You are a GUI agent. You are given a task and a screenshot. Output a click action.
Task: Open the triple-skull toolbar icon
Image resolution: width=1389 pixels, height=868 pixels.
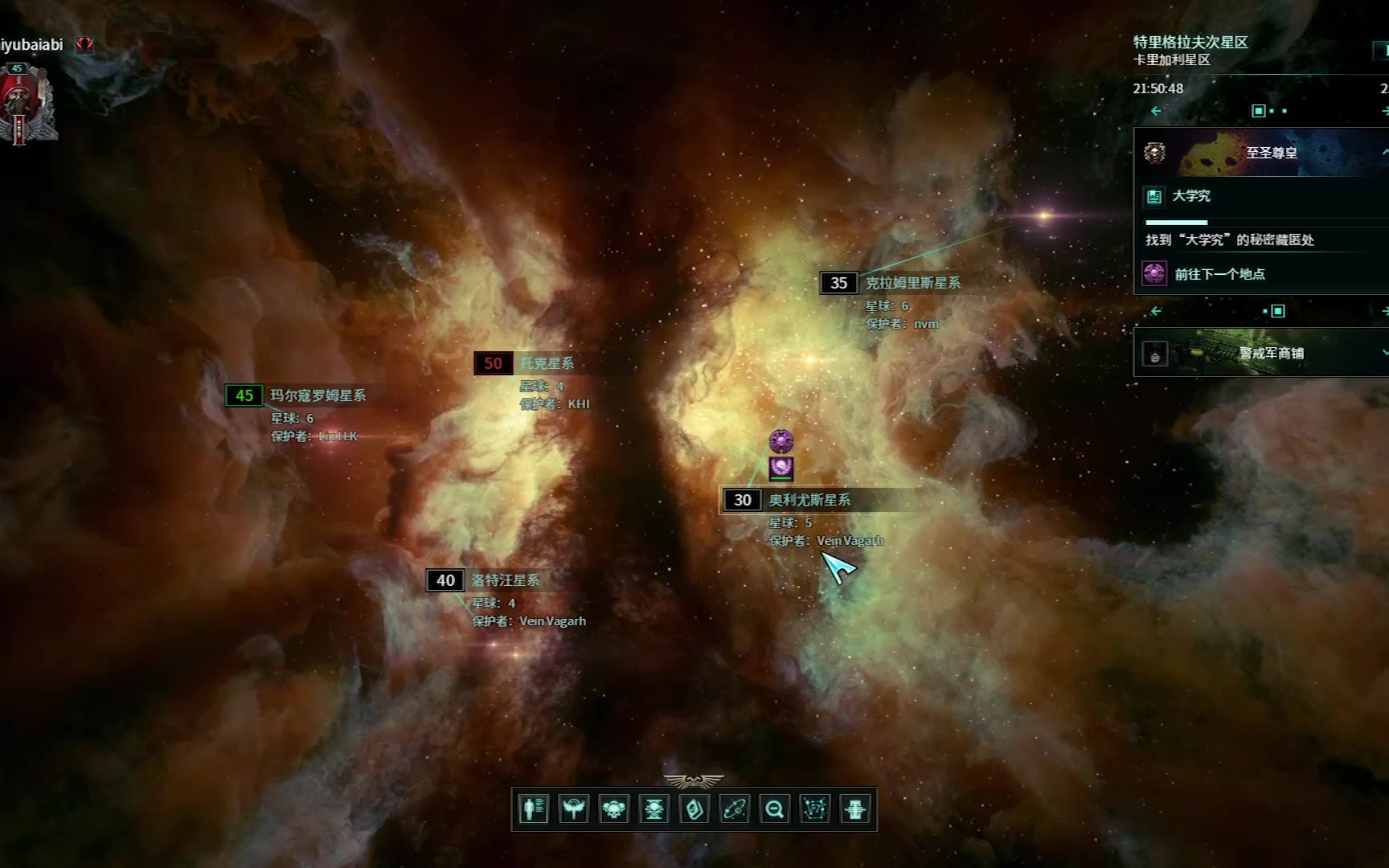(x=613, y=809)
